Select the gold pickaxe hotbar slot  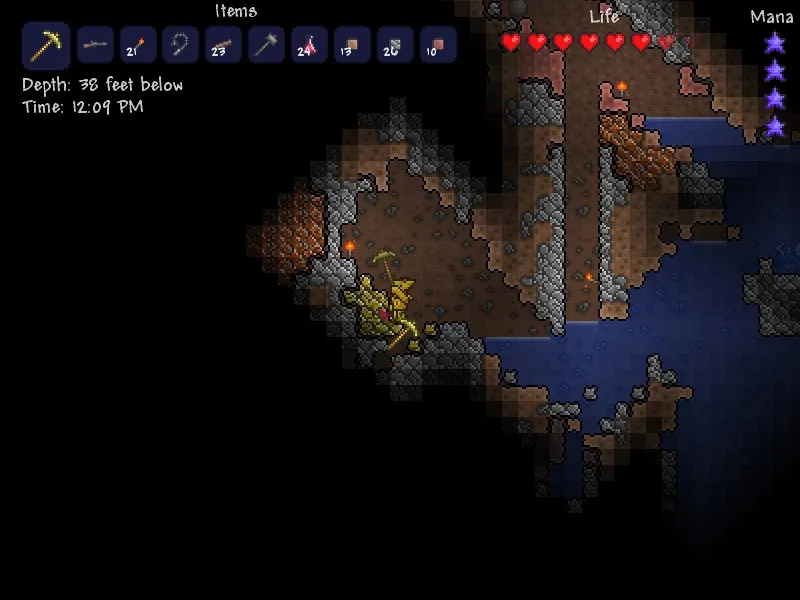coord(46,46)
